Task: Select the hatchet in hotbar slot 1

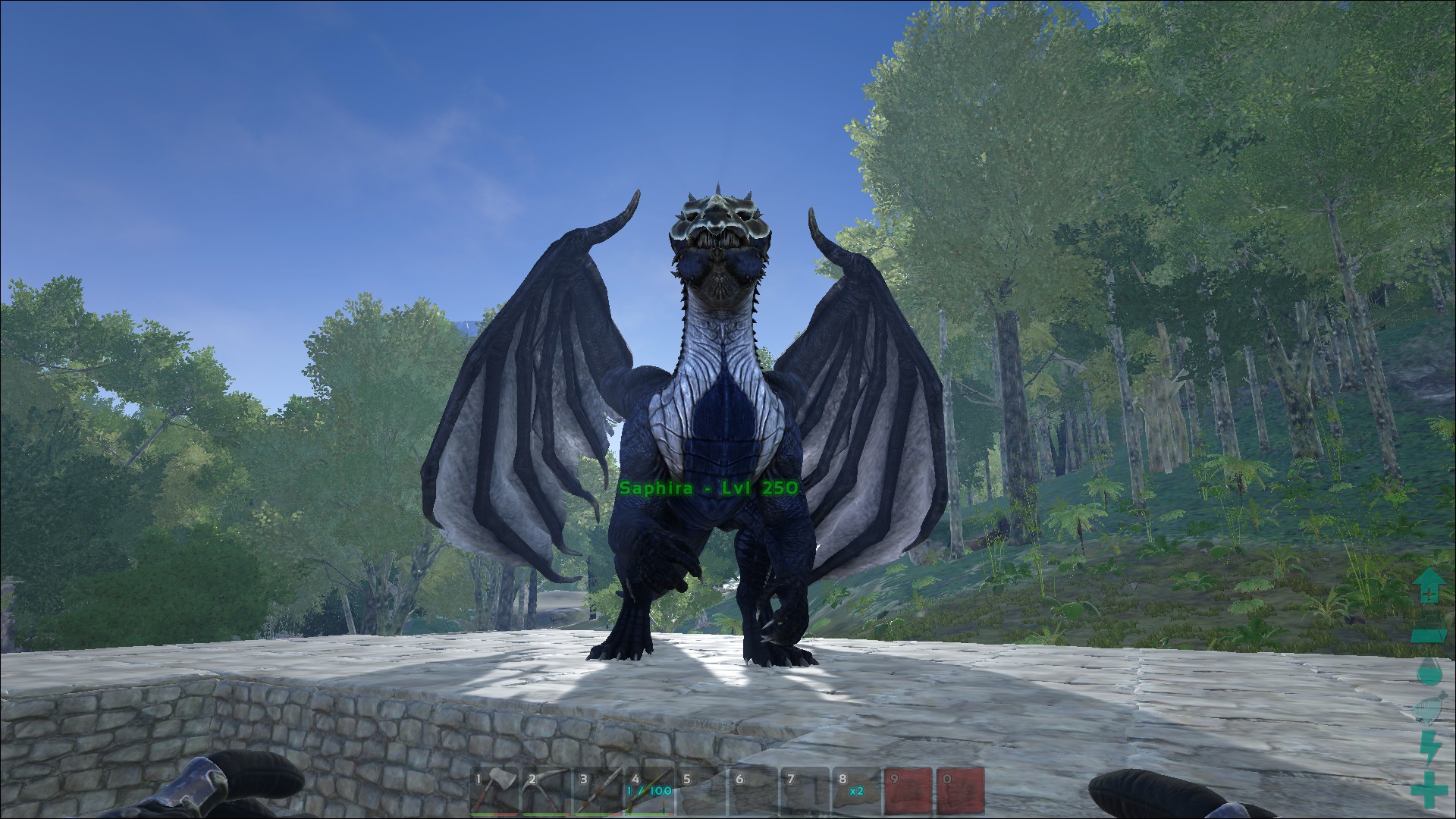Action: click(495, 790)
